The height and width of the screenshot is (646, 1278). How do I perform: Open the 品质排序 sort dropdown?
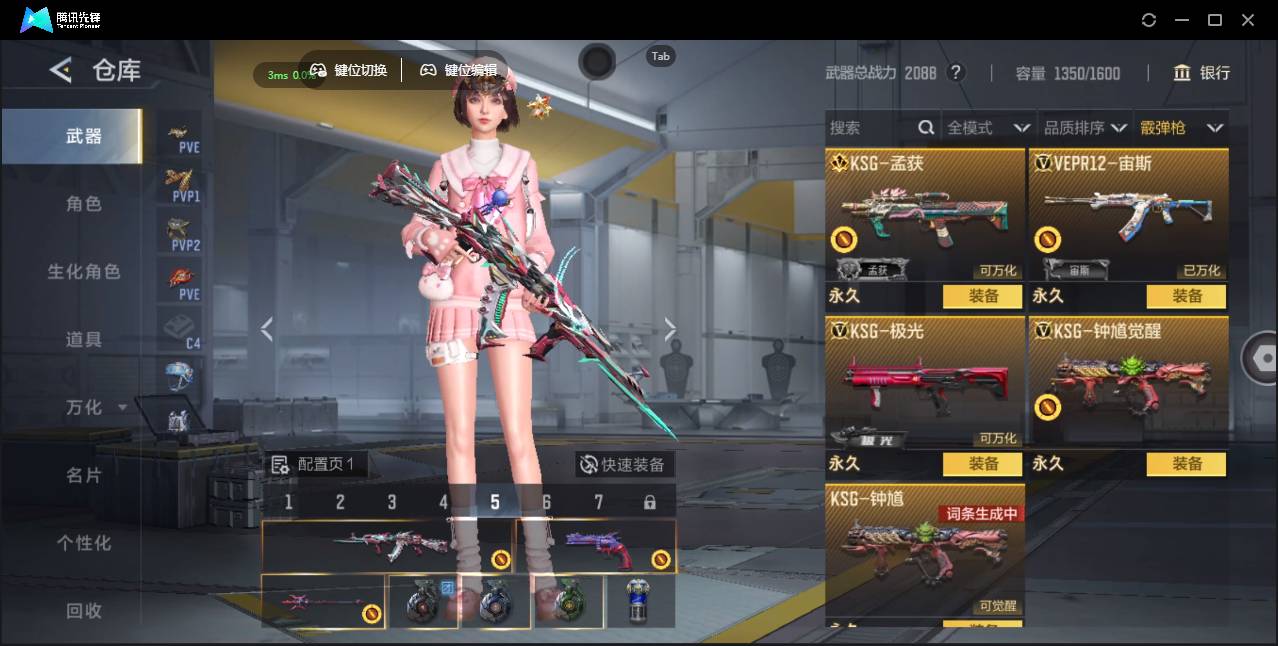point(1085,128)
